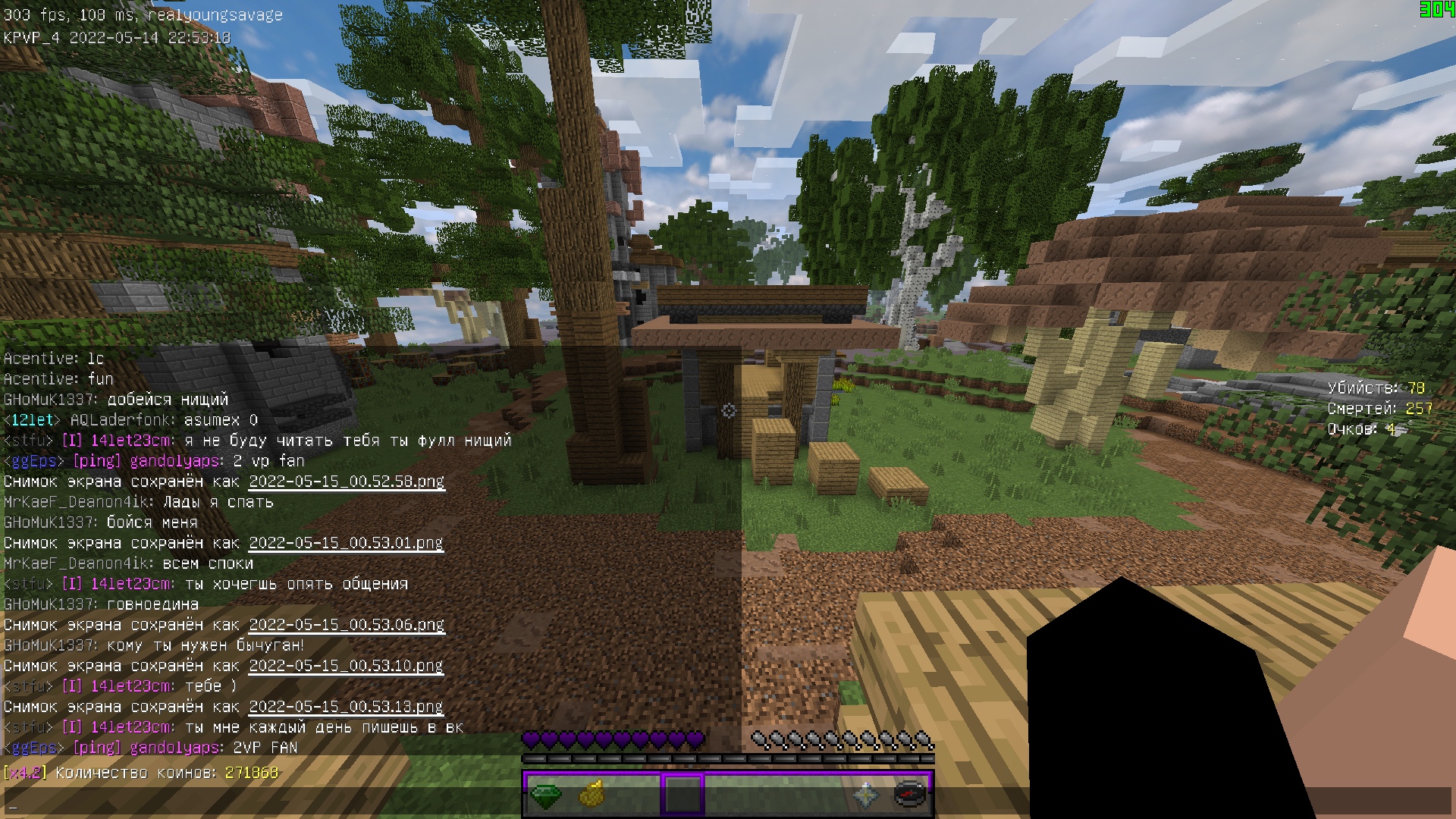Open screenshot link 2022-05-15_00.52.58.png
The width and height of the screenshot is (1456, 819).
point(346,482)
